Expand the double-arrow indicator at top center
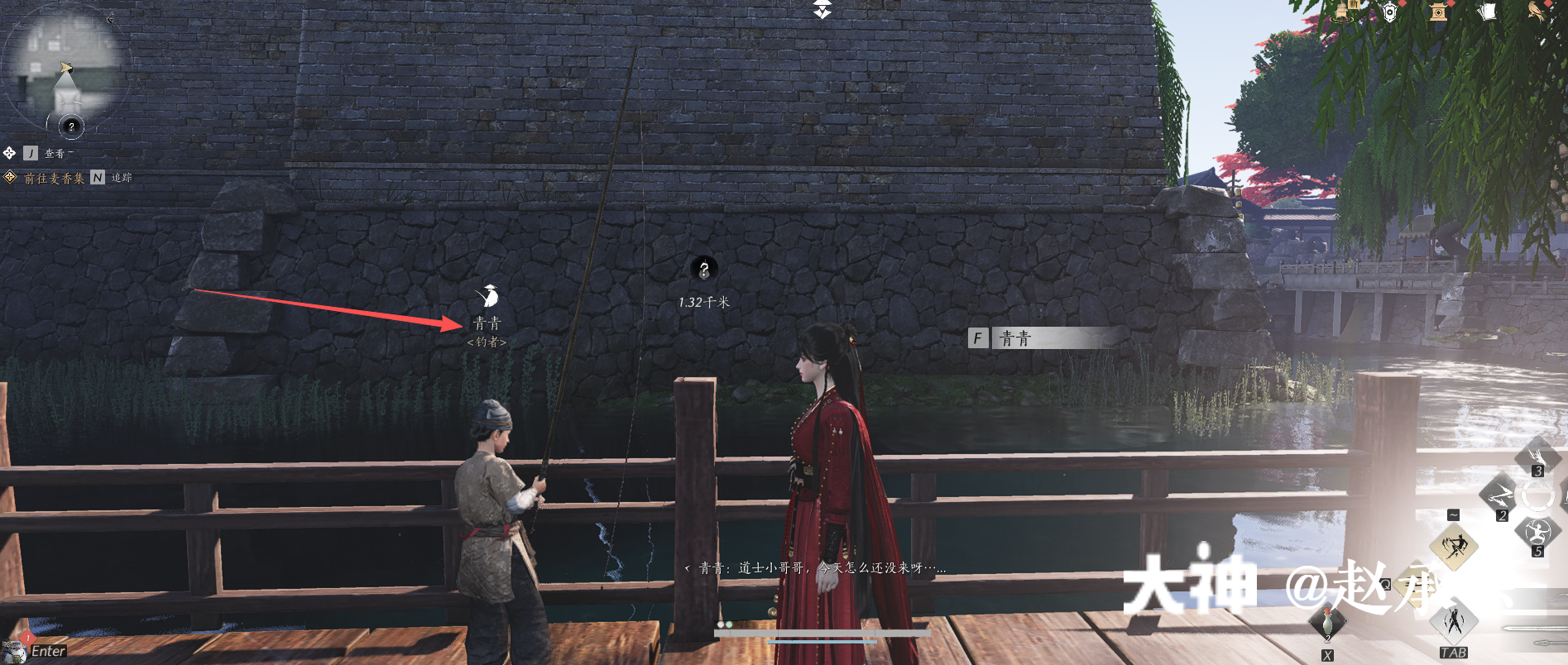 click(822, 9)
